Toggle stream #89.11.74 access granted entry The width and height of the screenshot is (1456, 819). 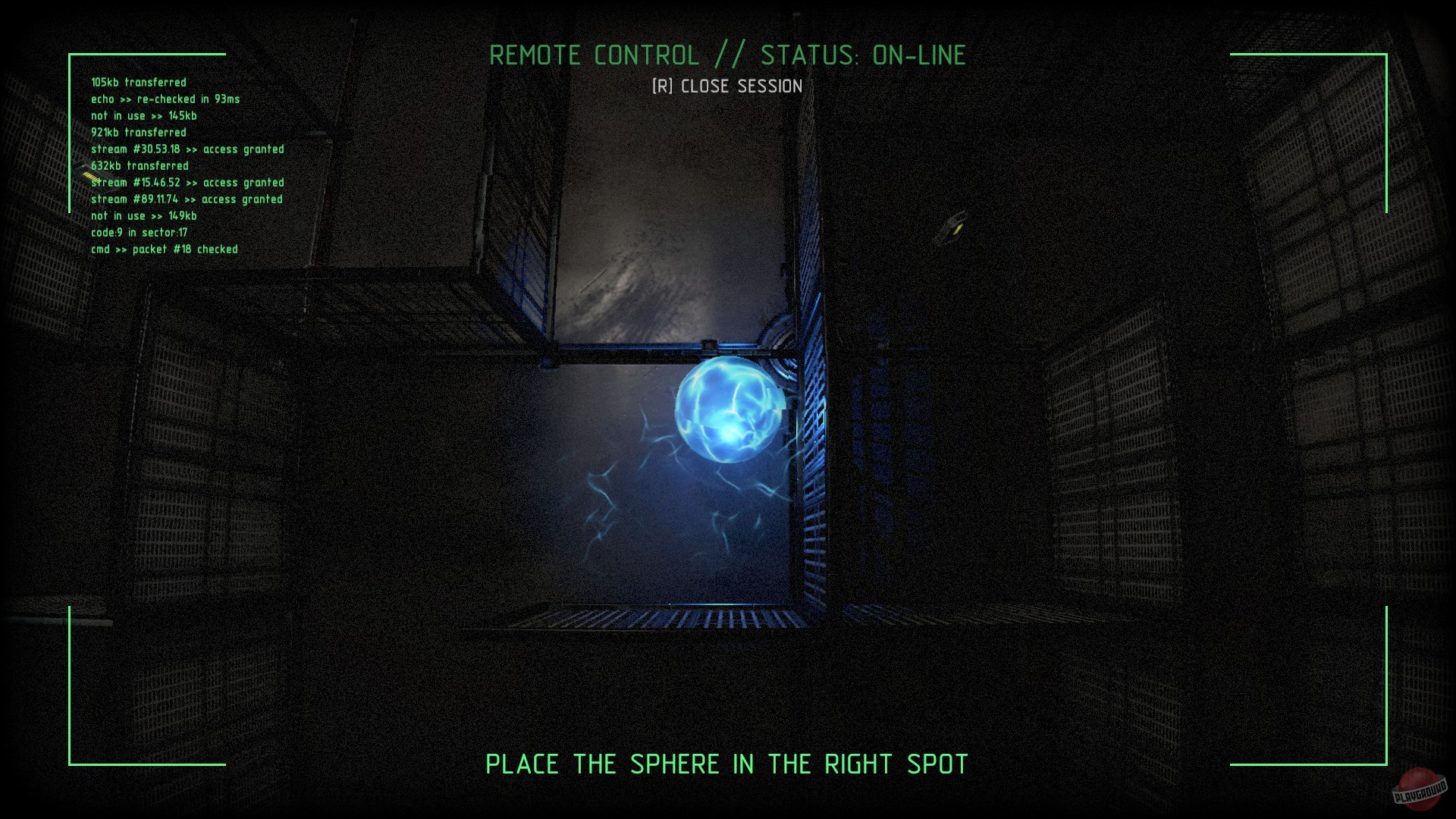(x=186, y=199)
